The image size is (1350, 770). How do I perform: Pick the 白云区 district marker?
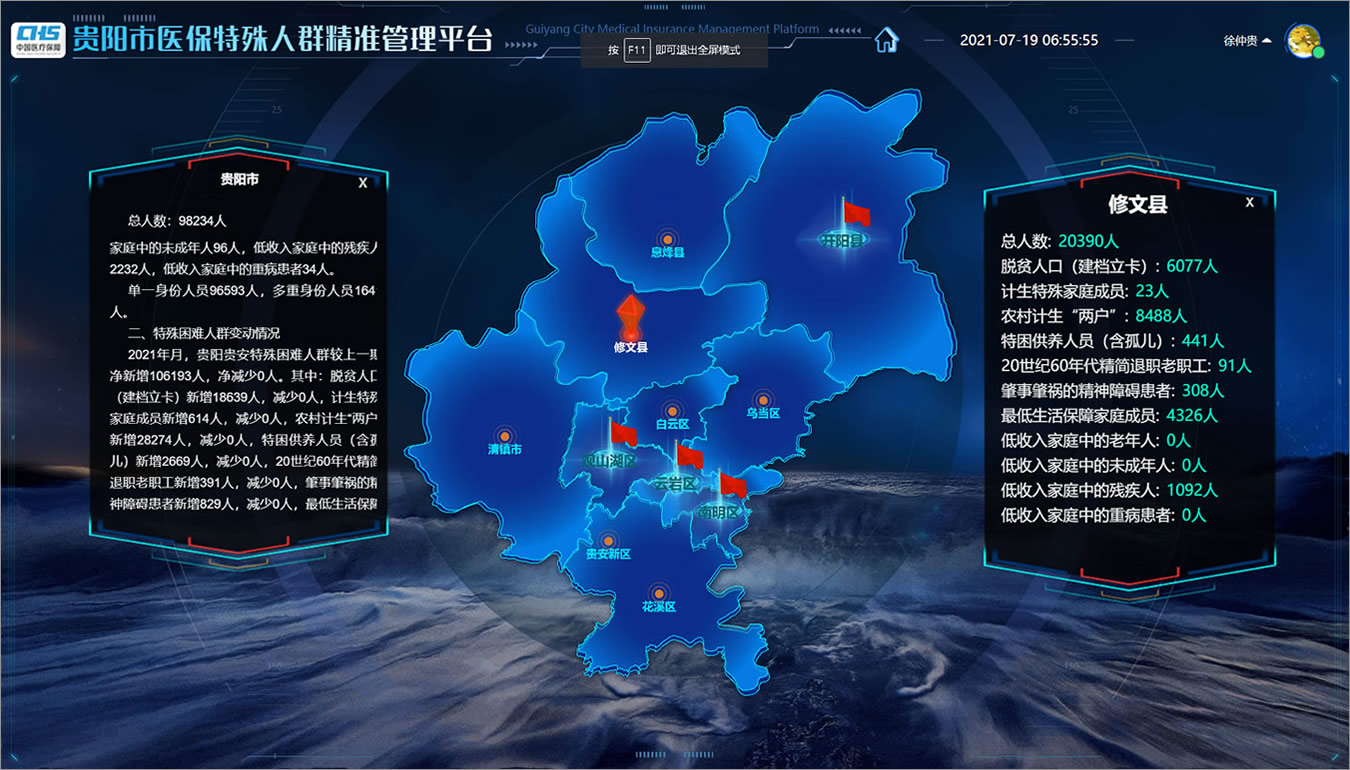tap(672, 411)
